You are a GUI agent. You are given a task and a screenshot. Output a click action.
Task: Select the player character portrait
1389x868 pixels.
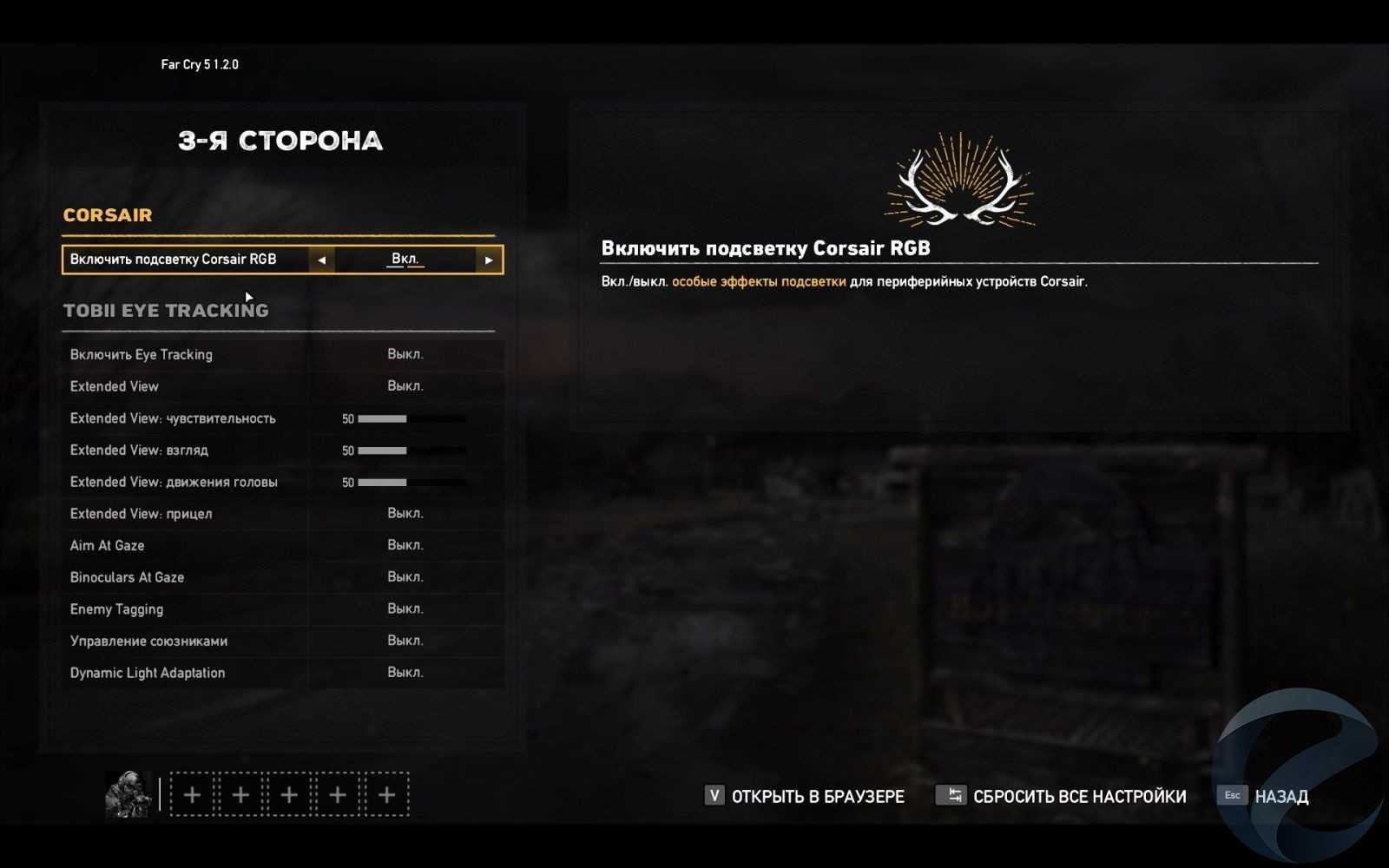click(x=128, y=794)
